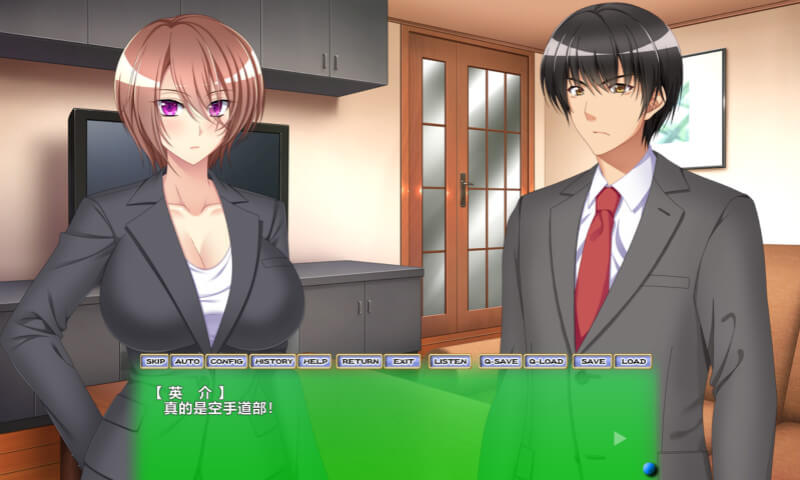The image size is (800, 480).
Task: Select the RETURN button
Action: tap(359, 361)
